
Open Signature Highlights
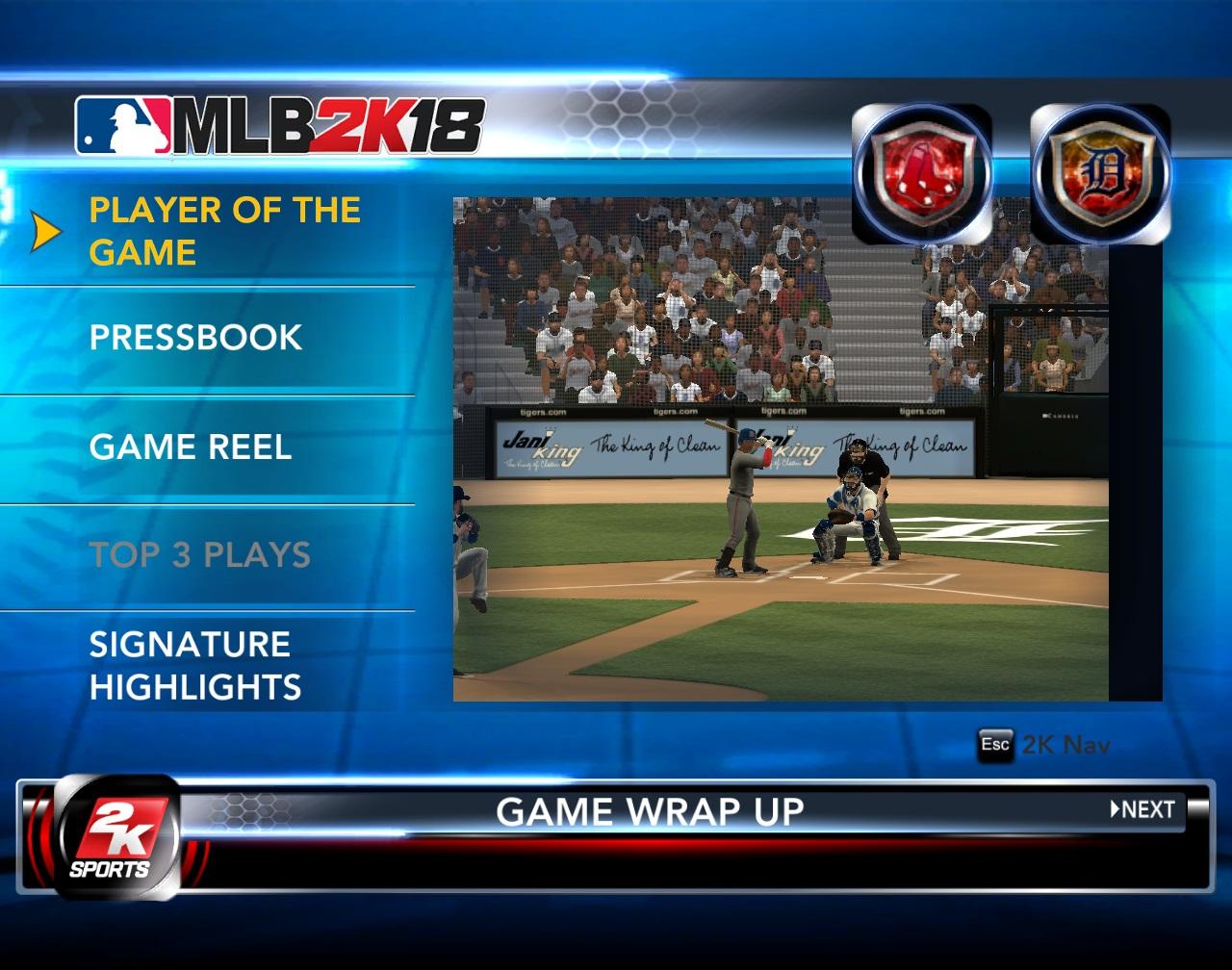pyautogui.click(x=195, y=666)
